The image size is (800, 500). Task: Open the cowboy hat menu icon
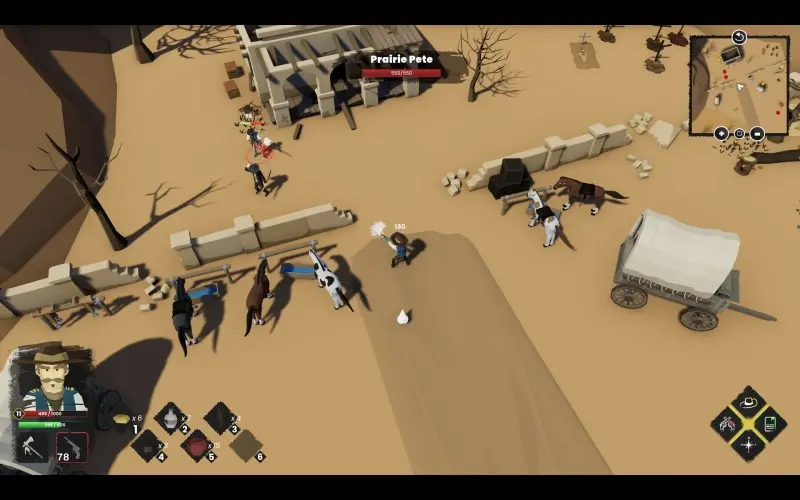tap(747, 402)
